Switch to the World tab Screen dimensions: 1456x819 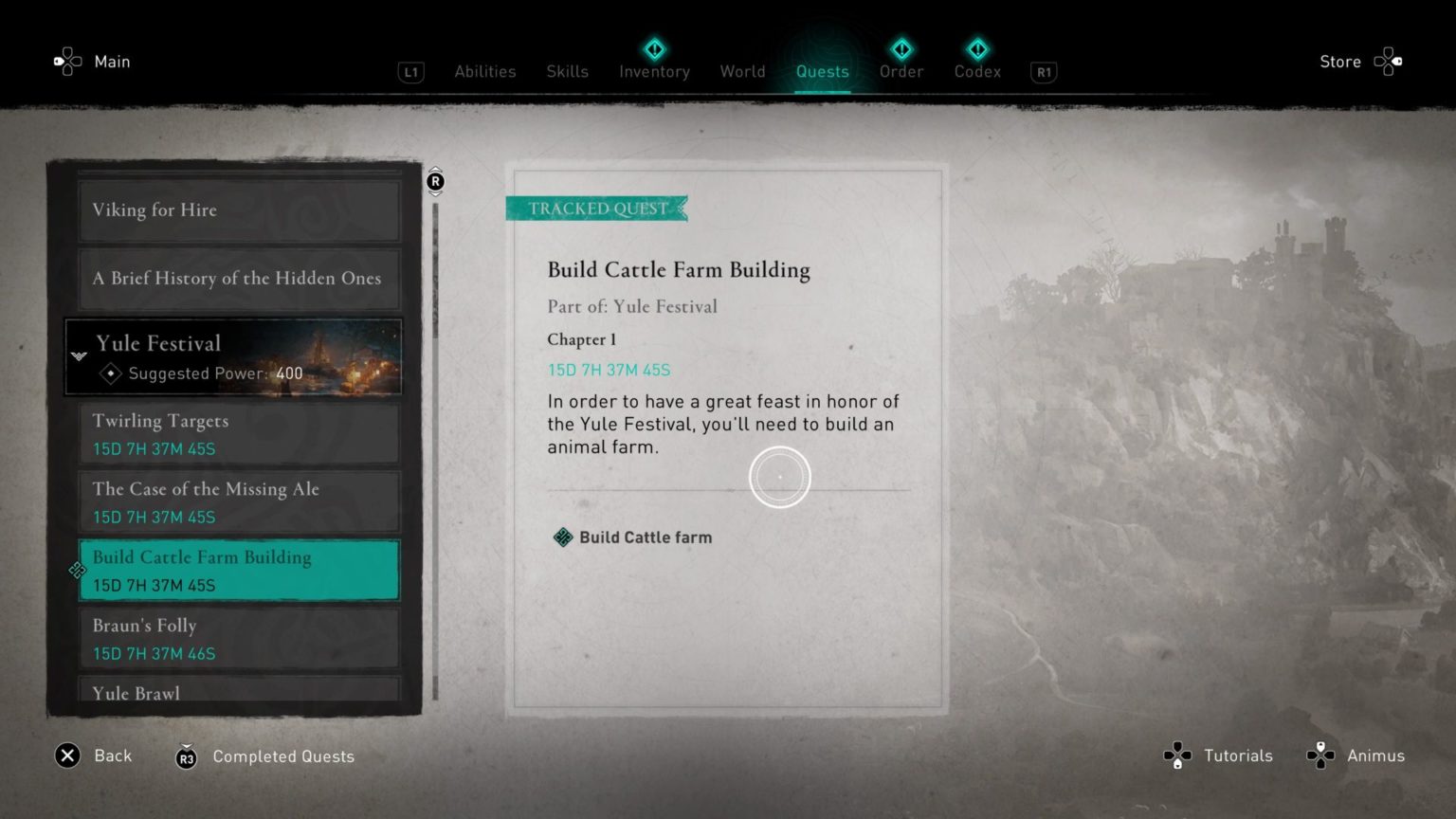(743, 71)
